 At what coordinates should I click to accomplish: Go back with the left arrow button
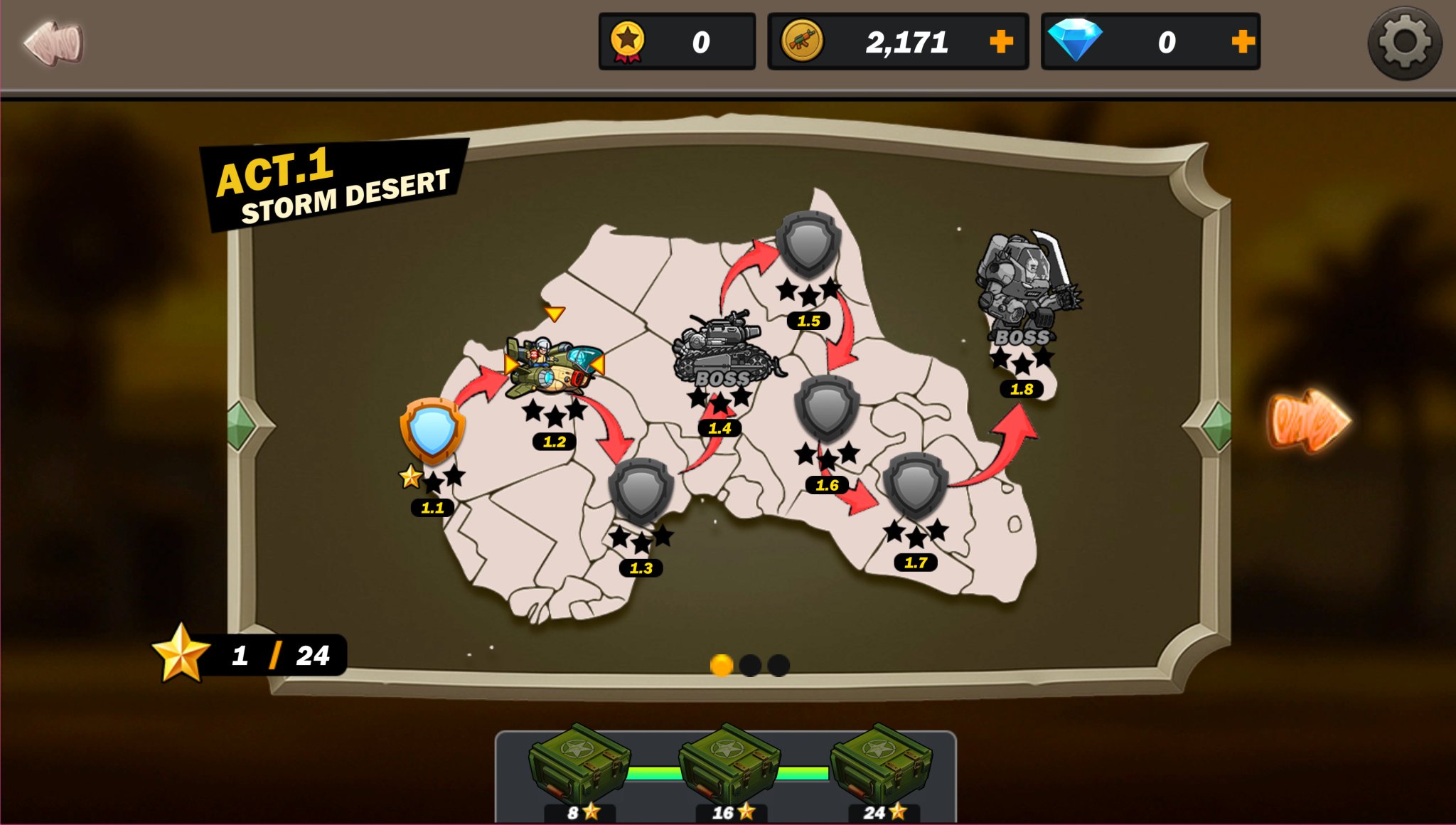(53, 43)
